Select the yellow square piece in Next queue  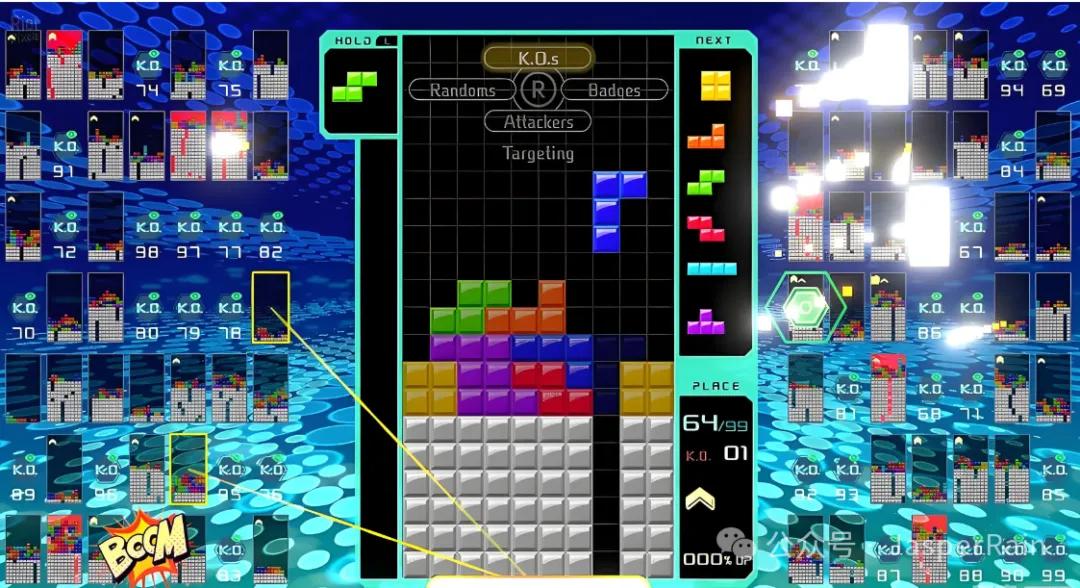tap(715, 86)
